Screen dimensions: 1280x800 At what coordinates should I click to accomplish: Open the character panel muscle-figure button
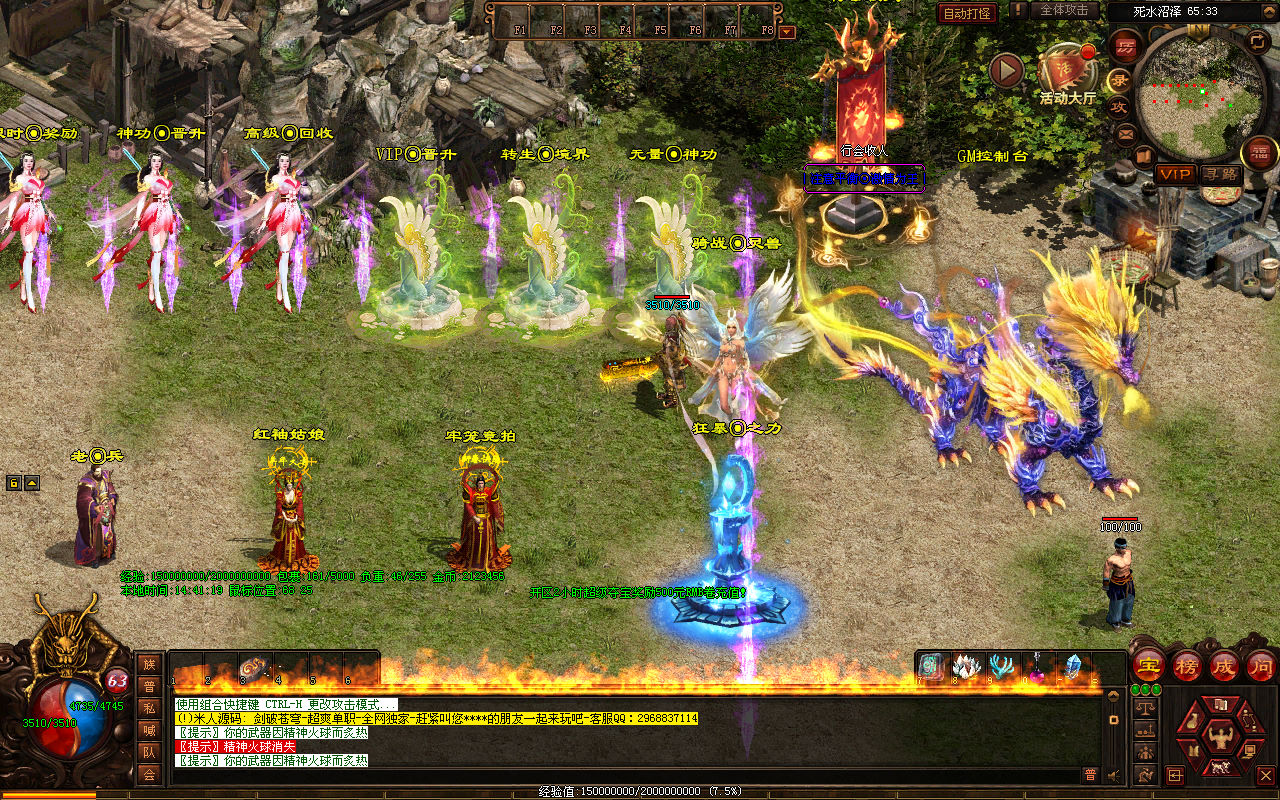pos(1218,738)
